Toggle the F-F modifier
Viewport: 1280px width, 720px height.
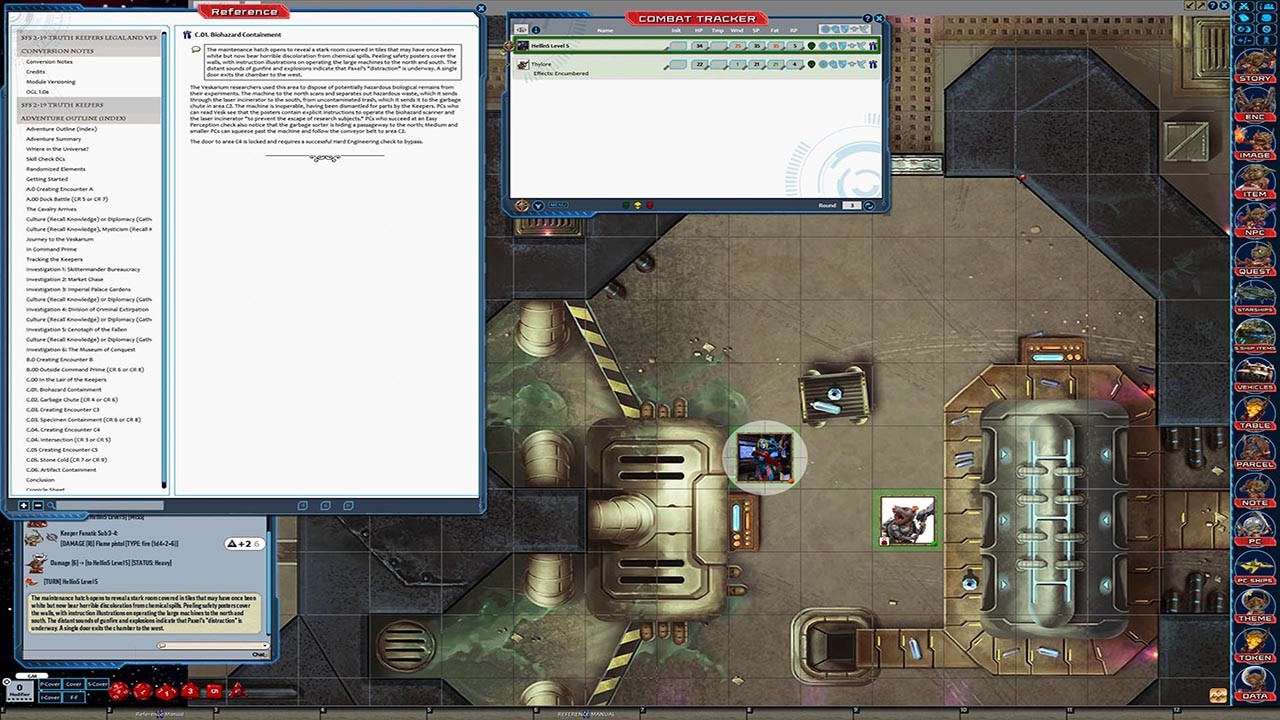(x=74, y=697)
